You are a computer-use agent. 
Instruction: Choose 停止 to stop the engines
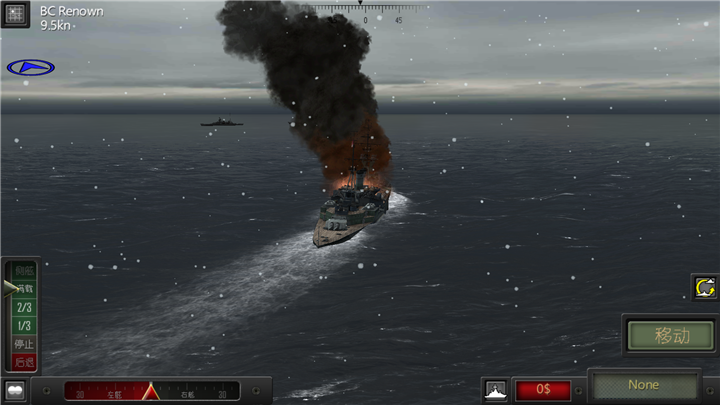pyautogui.click(x=24, y=343)
